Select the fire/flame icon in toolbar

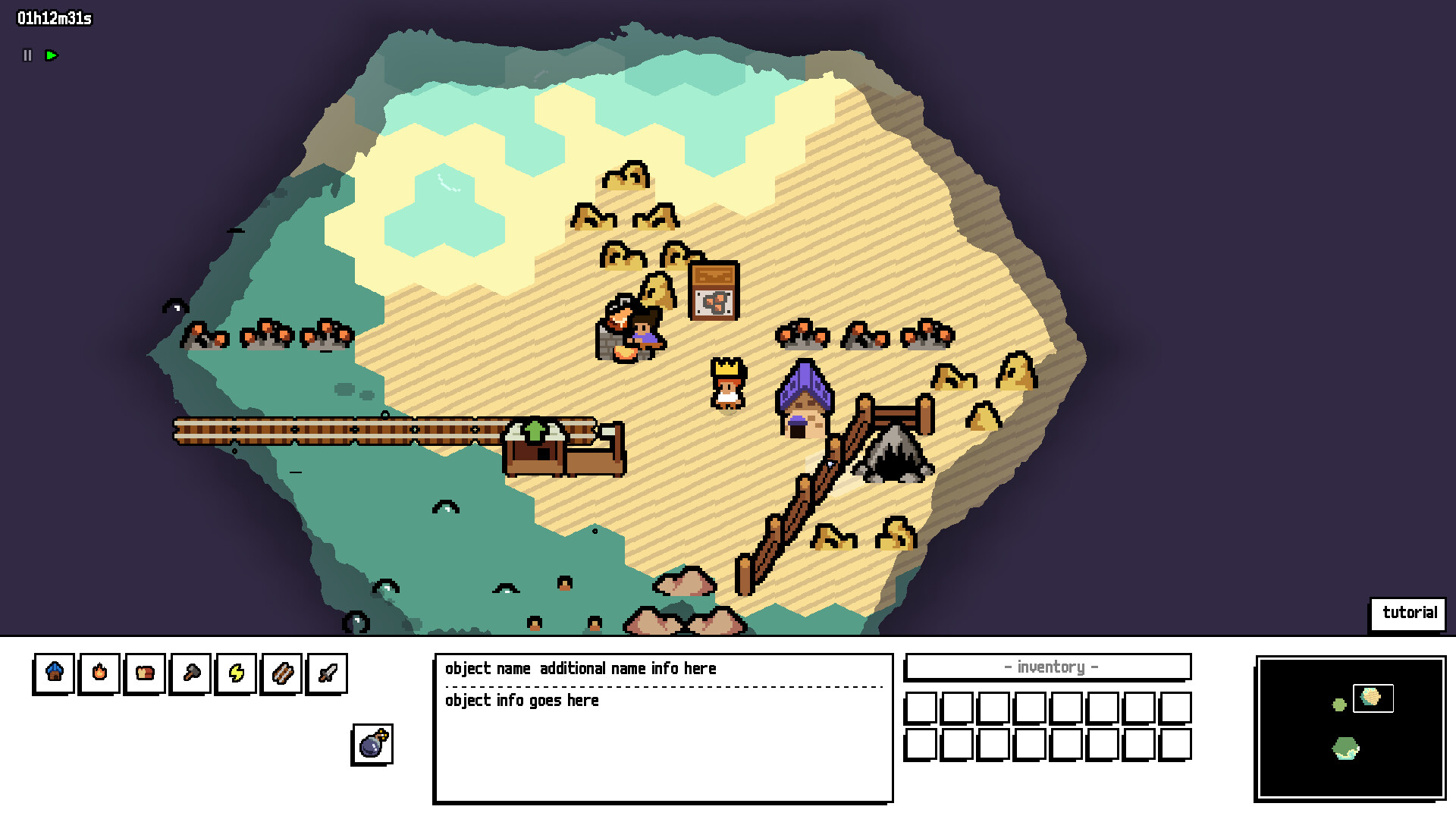99,673
